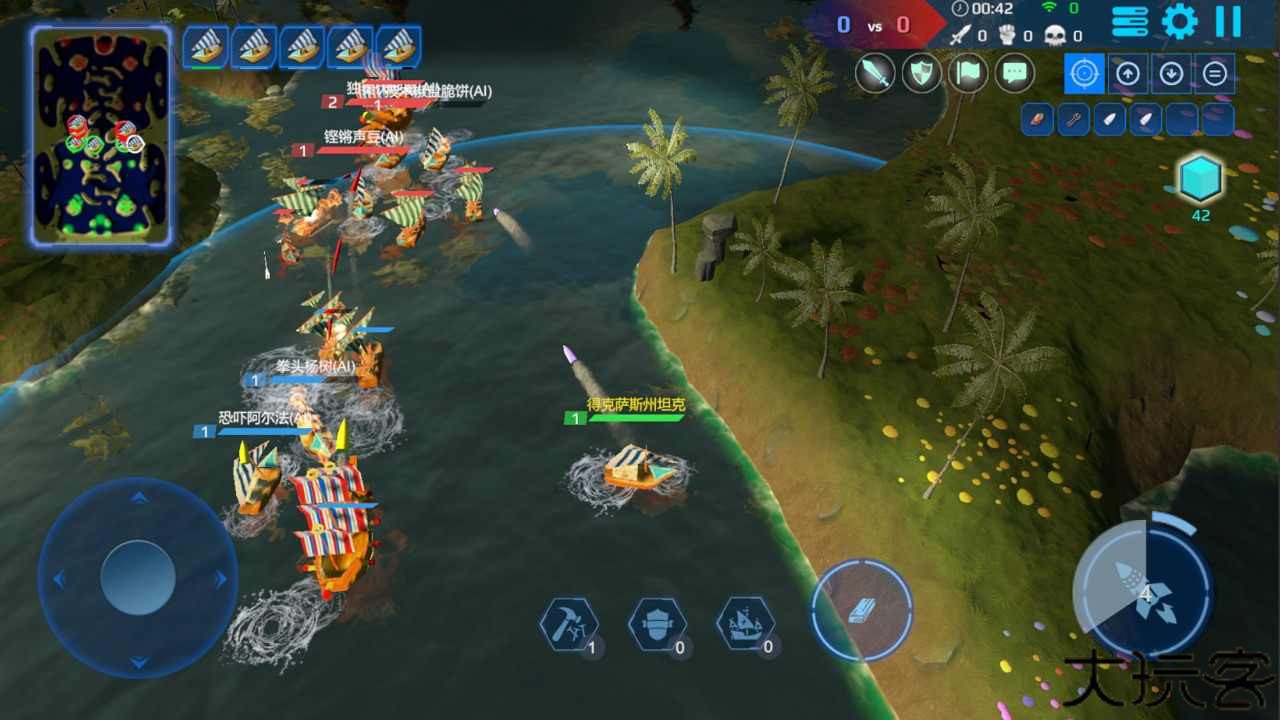This screenshot has height=720, width=1280.
Task: Select the hammer build action
Action: pyautogui.click(x=568, y=623)
